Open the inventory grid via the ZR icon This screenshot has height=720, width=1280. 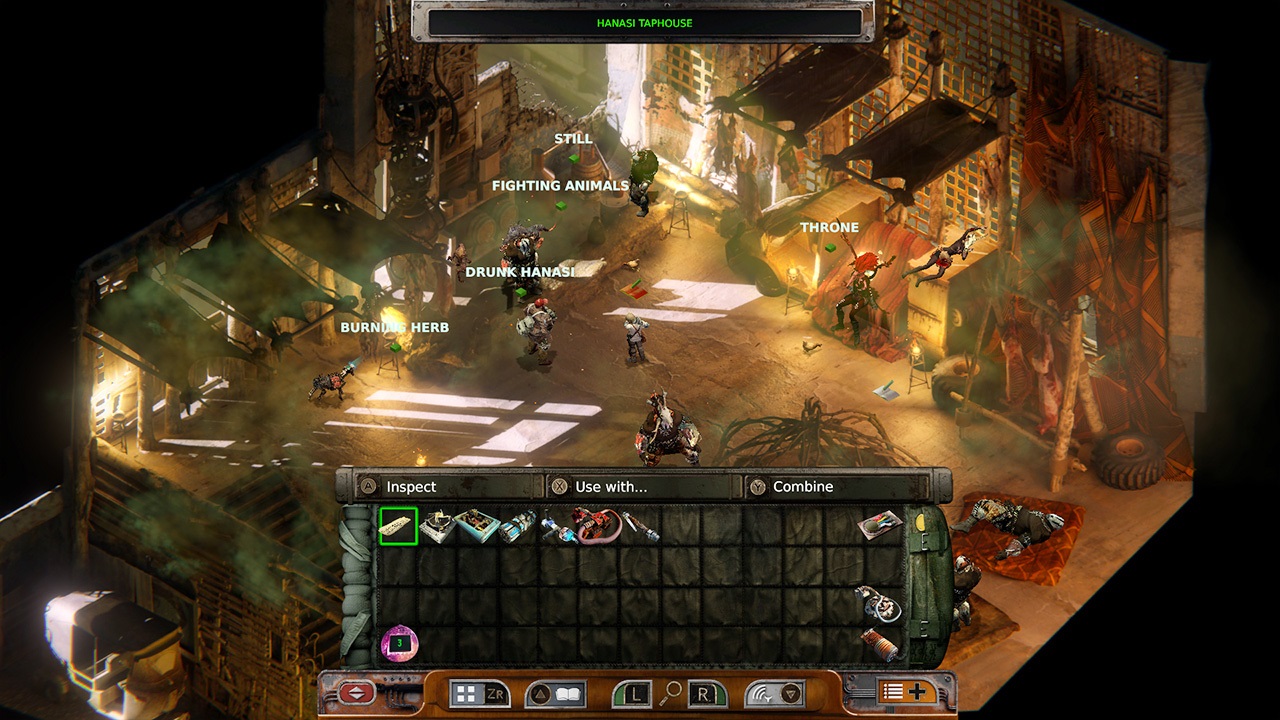coord(481,693)
